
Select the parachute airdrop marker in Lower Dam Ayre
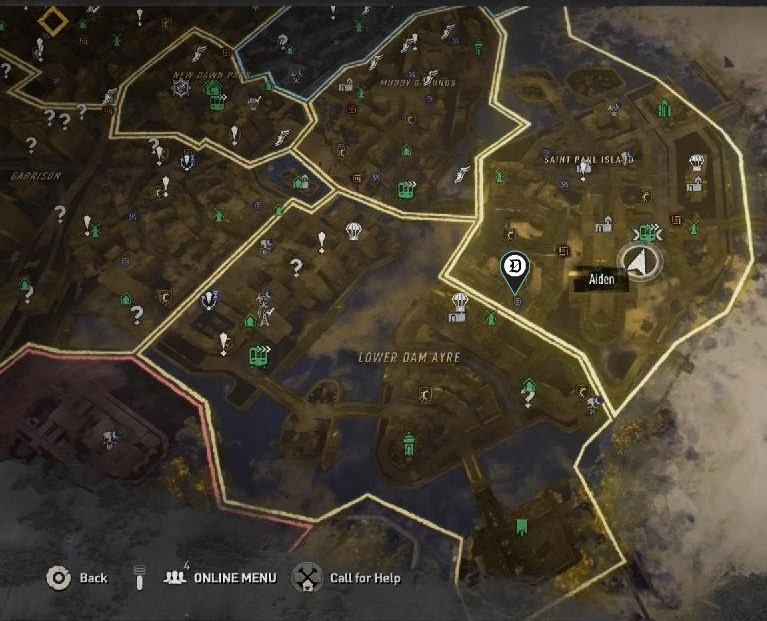460,300
